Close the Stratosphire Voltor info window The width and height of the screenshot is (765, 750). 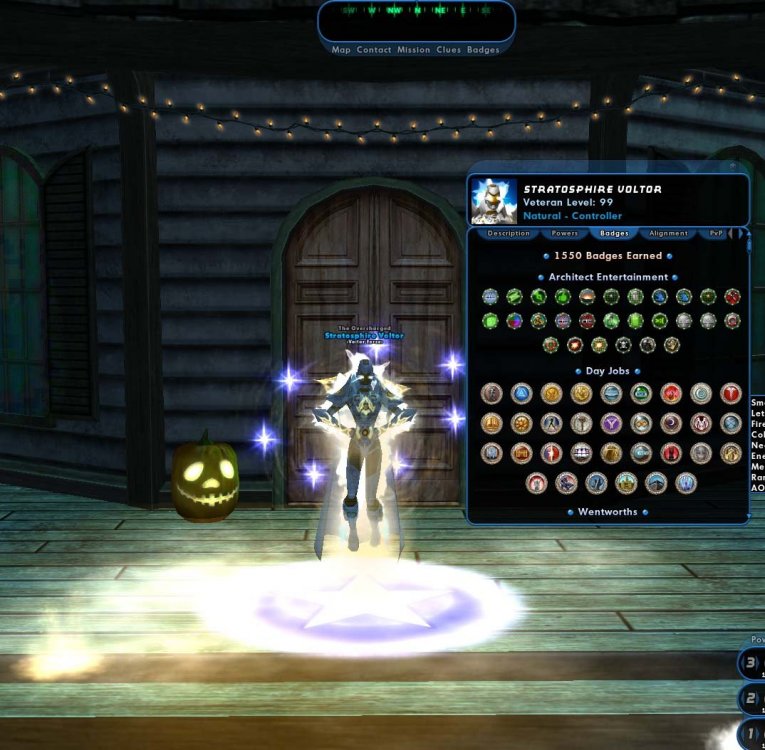[732, 166]
